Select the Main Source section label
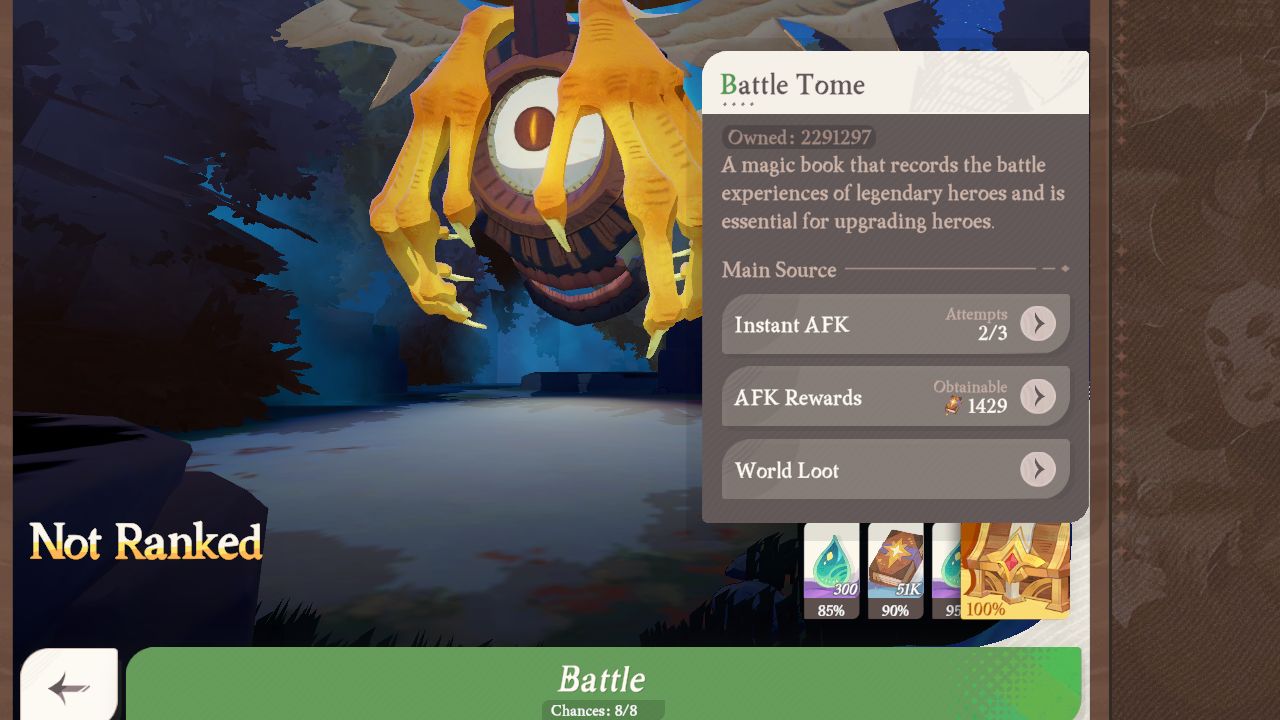The image size is (1280, 720). [779, 270]
